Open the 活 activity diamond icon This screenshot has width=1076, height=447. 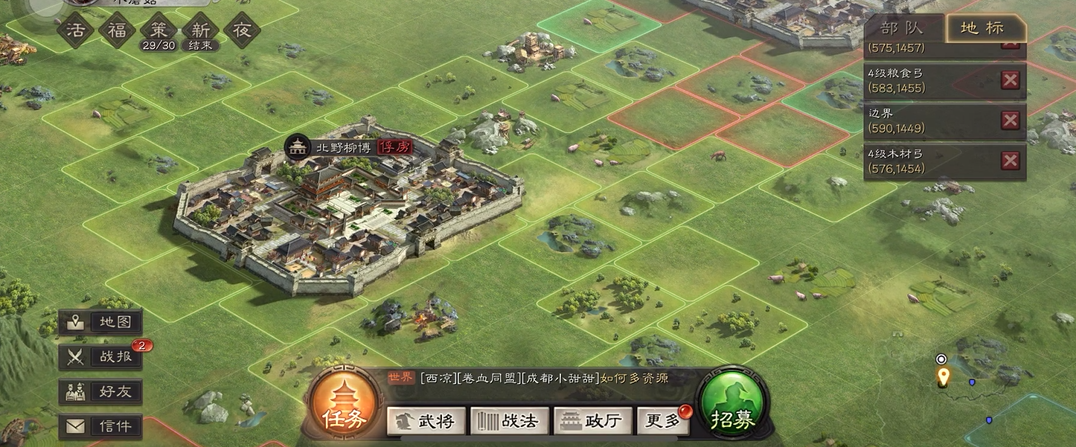[x=74, y=30]
